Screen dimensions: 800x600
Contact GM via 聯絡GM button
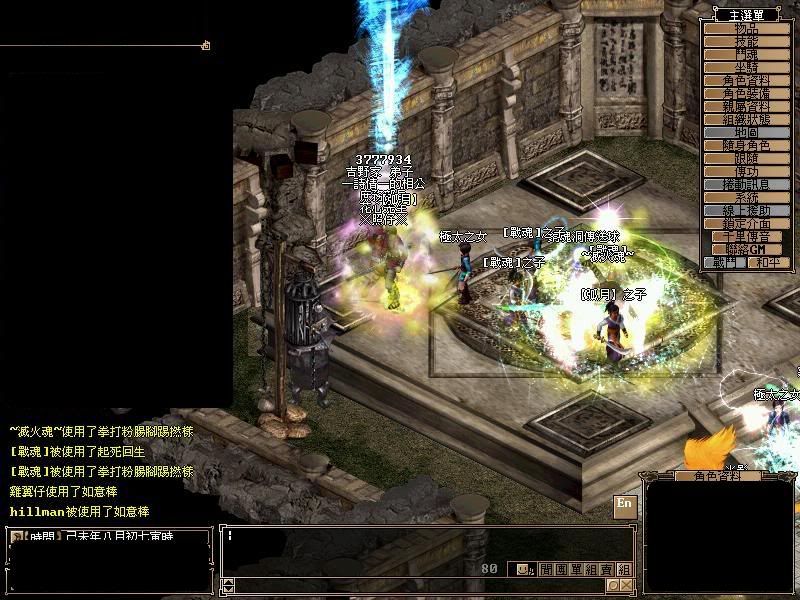click(x=745, y=249)
